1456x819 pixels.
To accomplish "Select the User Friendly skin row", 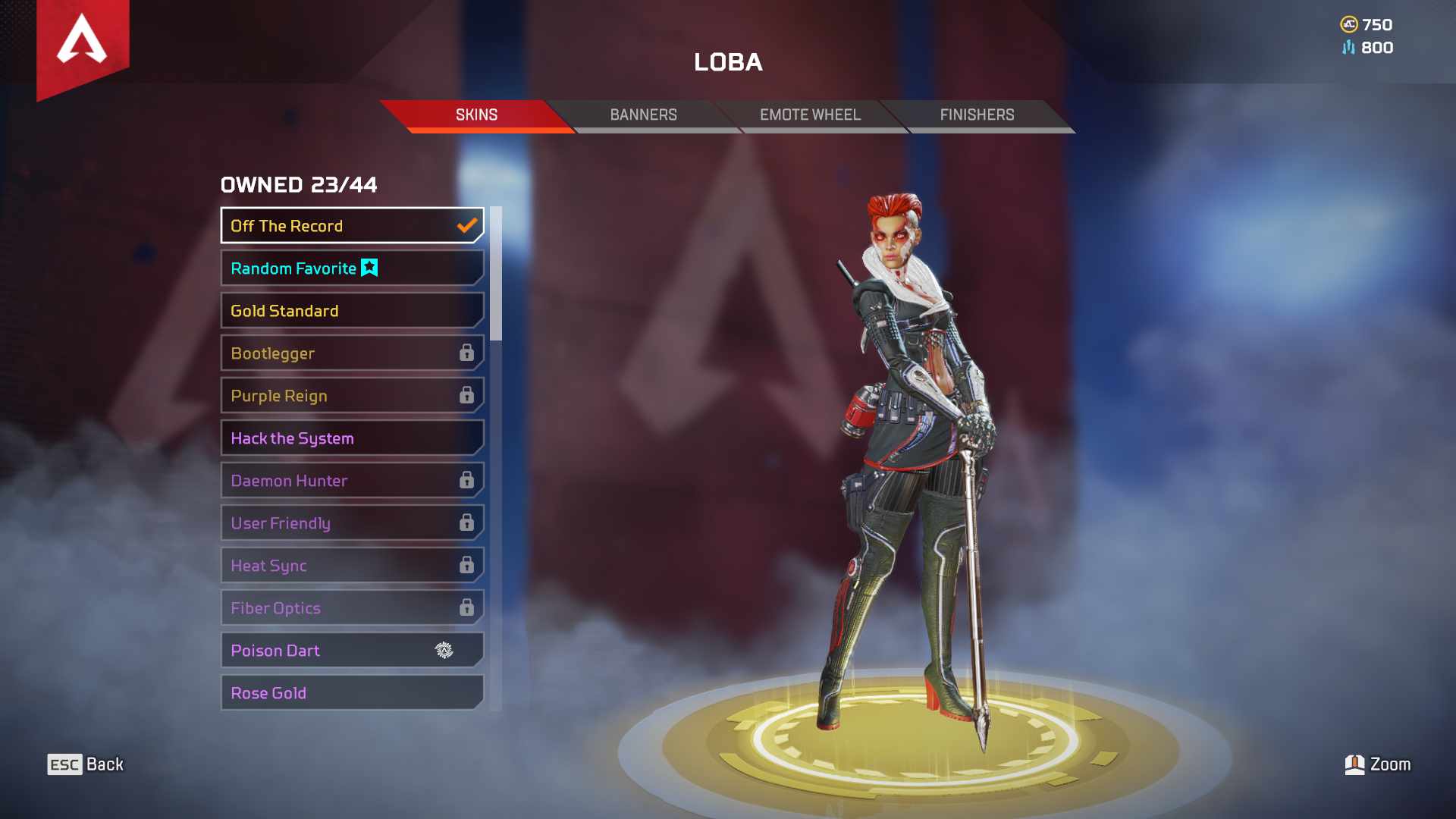I will tap(352, 523).
